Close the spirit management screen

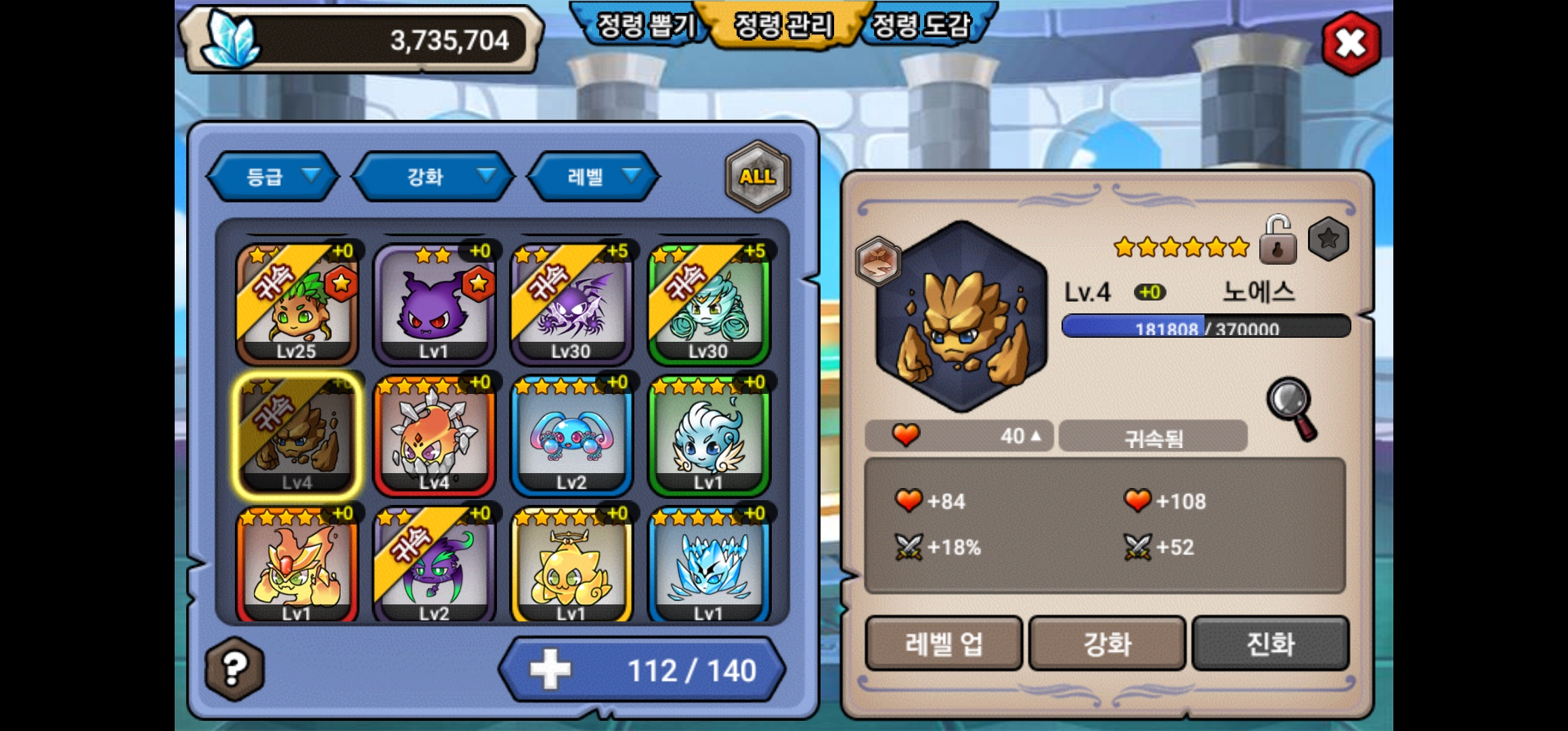(1351, 43)
